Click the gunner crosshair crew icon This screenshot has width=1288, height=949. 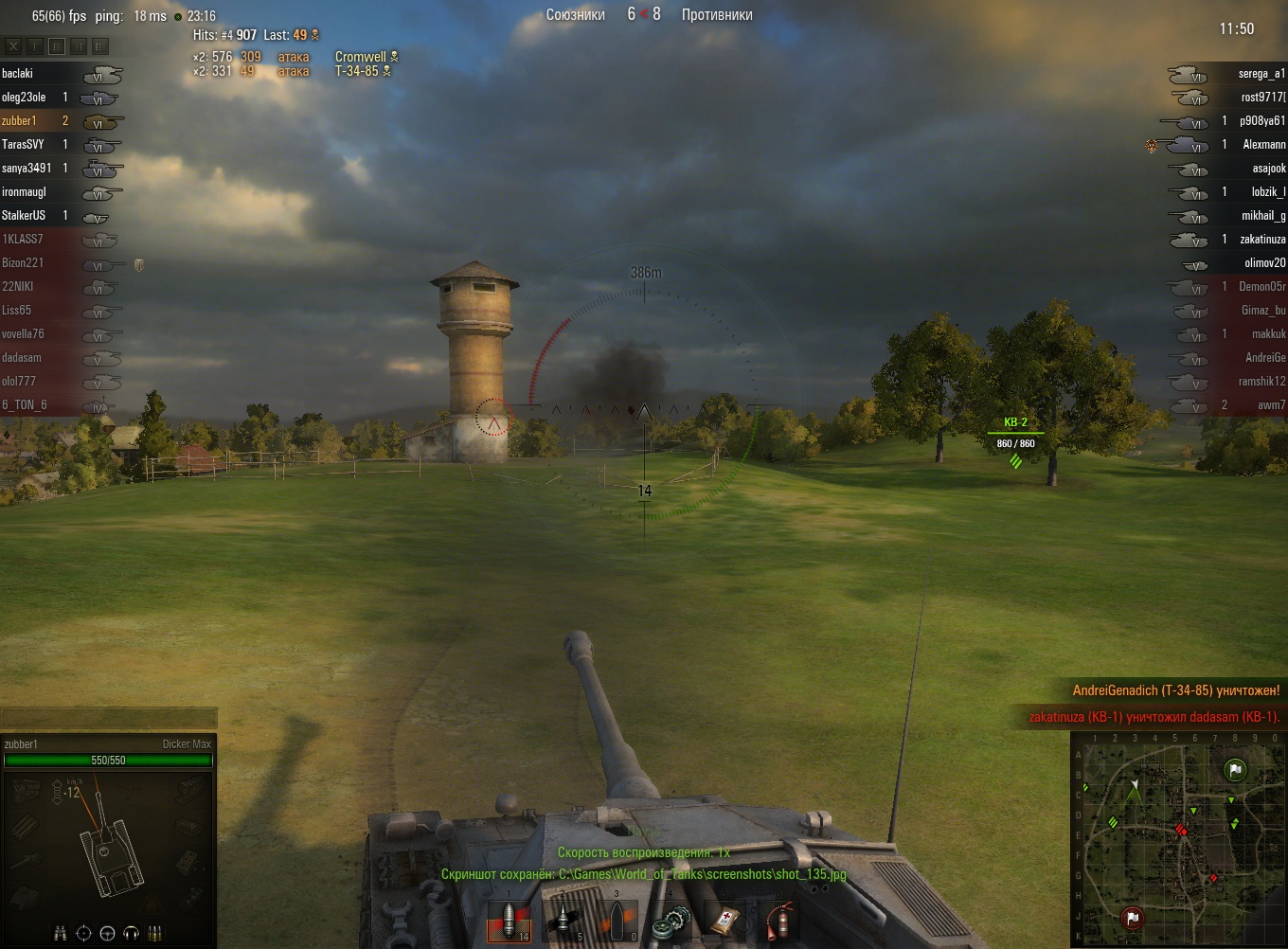click(x=83, y=934)
